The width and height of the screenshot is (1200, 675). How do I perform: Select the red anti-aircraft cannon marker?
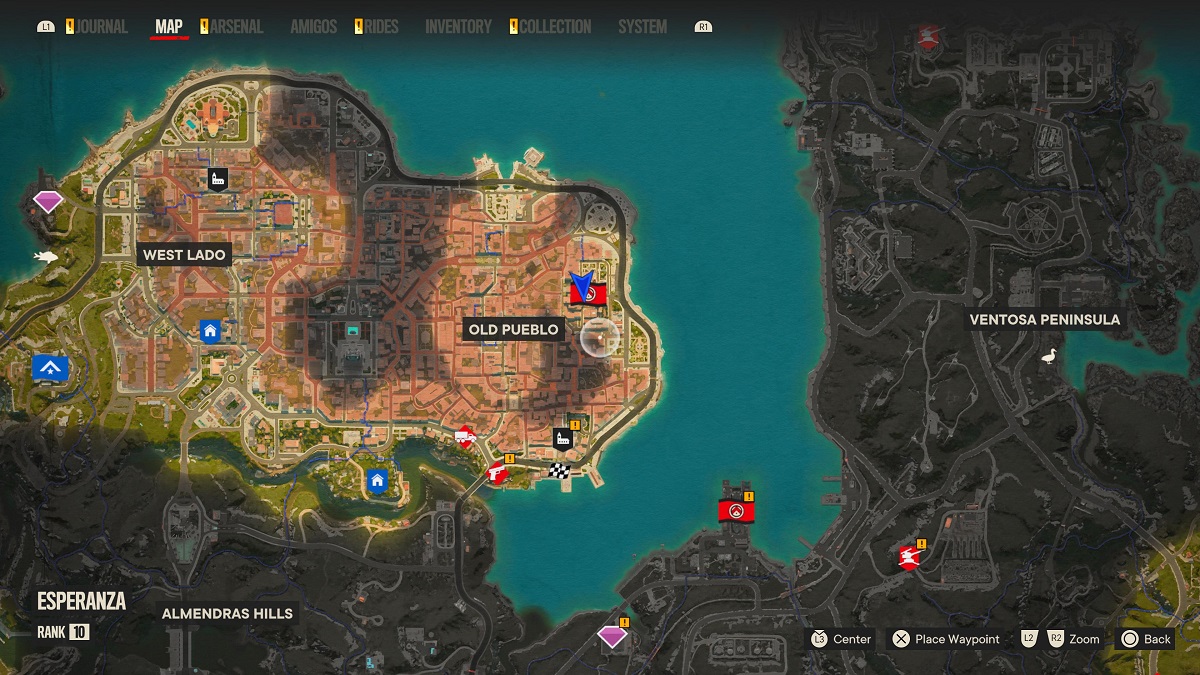tap(909, 556)
